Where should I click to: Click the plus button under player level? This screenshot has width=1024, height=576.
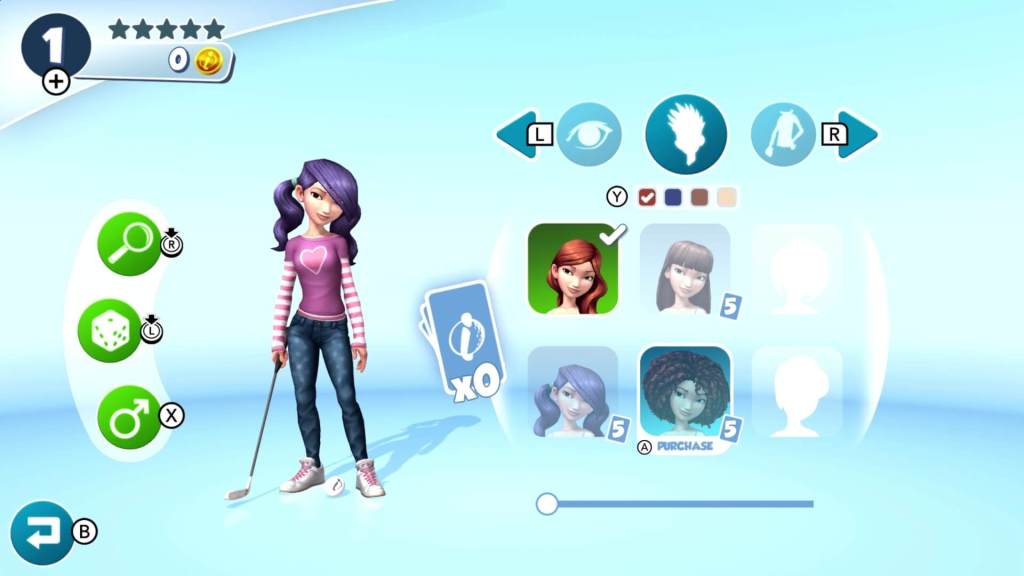56,82
